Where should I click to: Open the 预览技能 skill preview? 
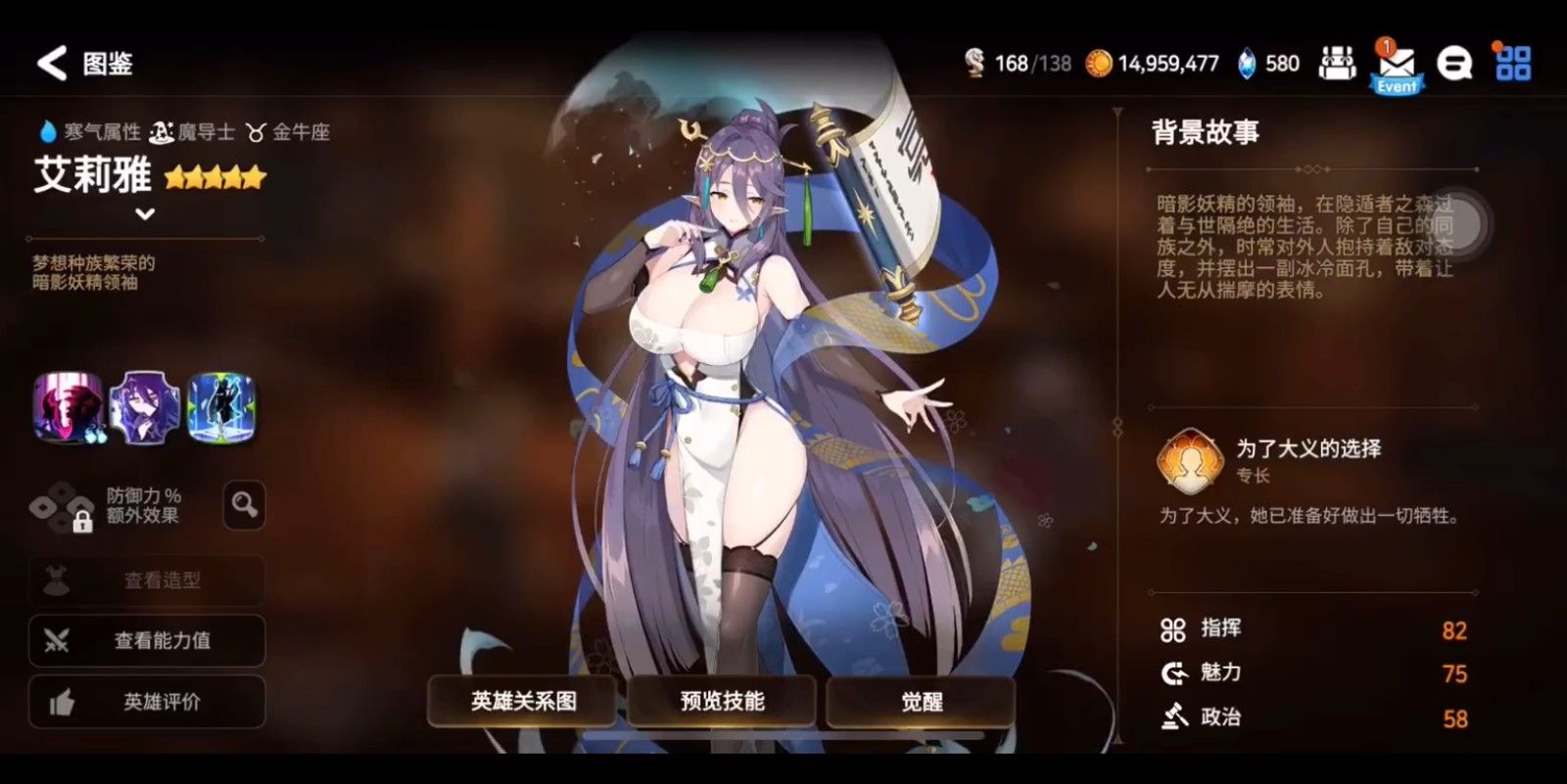tap(721, 701)
